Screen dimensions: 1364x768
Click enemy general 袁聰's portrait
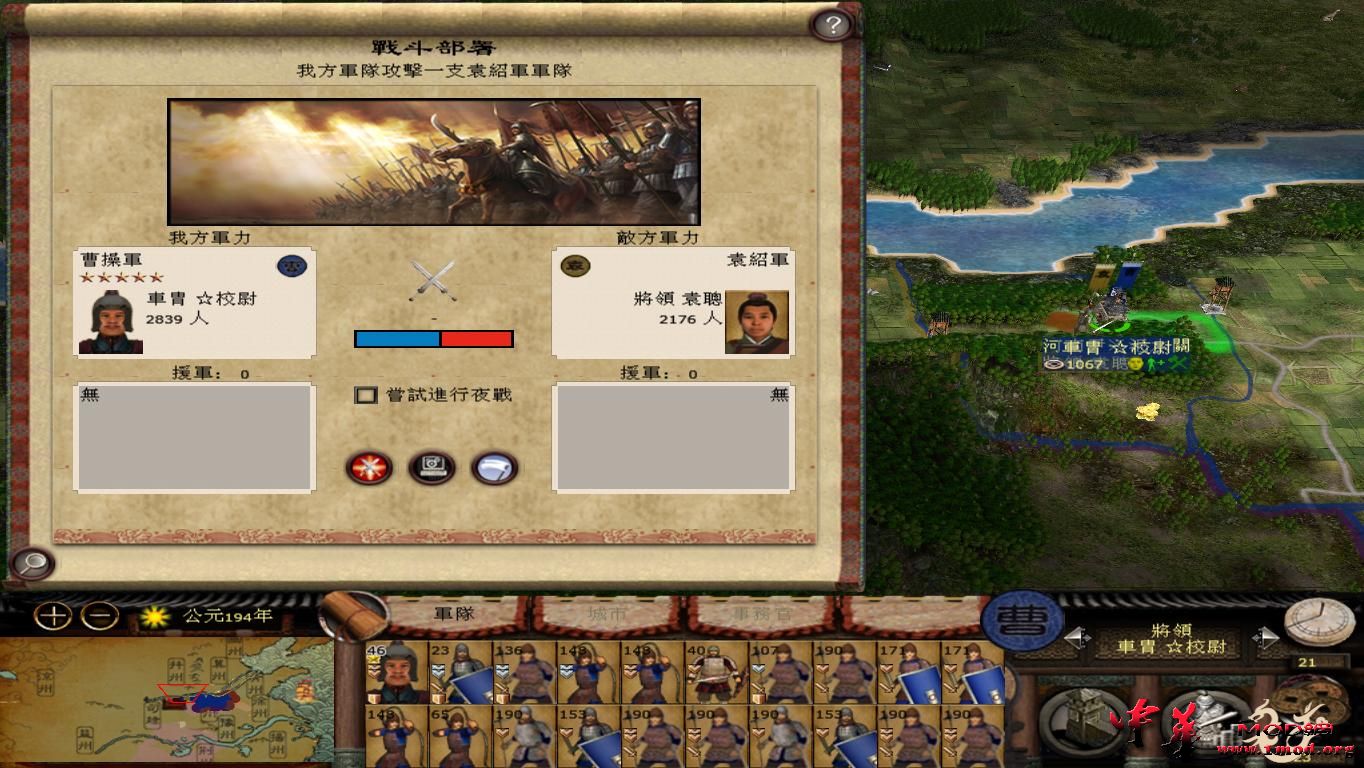[757, 320]
